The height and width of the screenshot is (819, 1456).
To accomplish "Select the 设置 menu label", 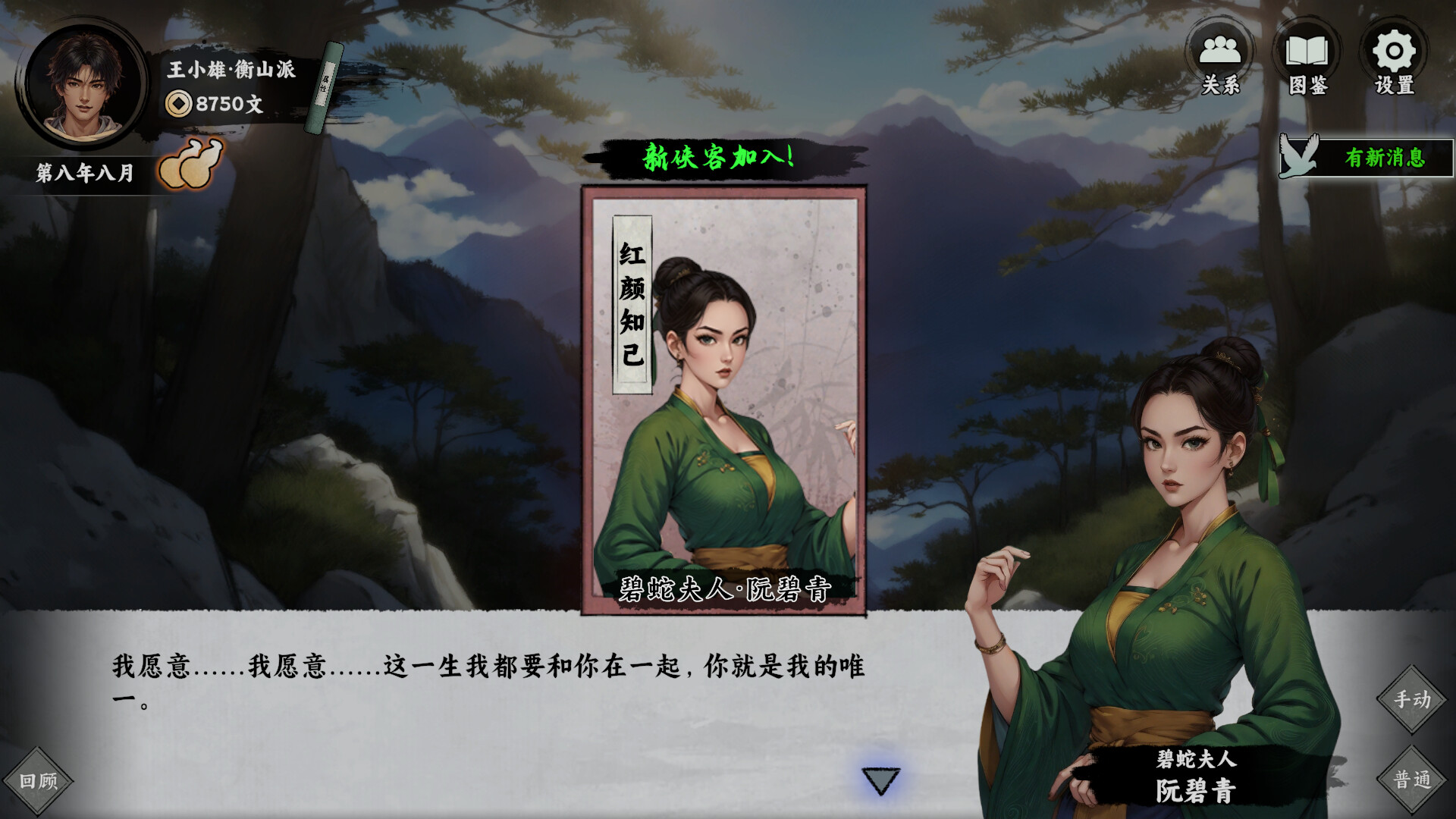I will [1394, 86].
